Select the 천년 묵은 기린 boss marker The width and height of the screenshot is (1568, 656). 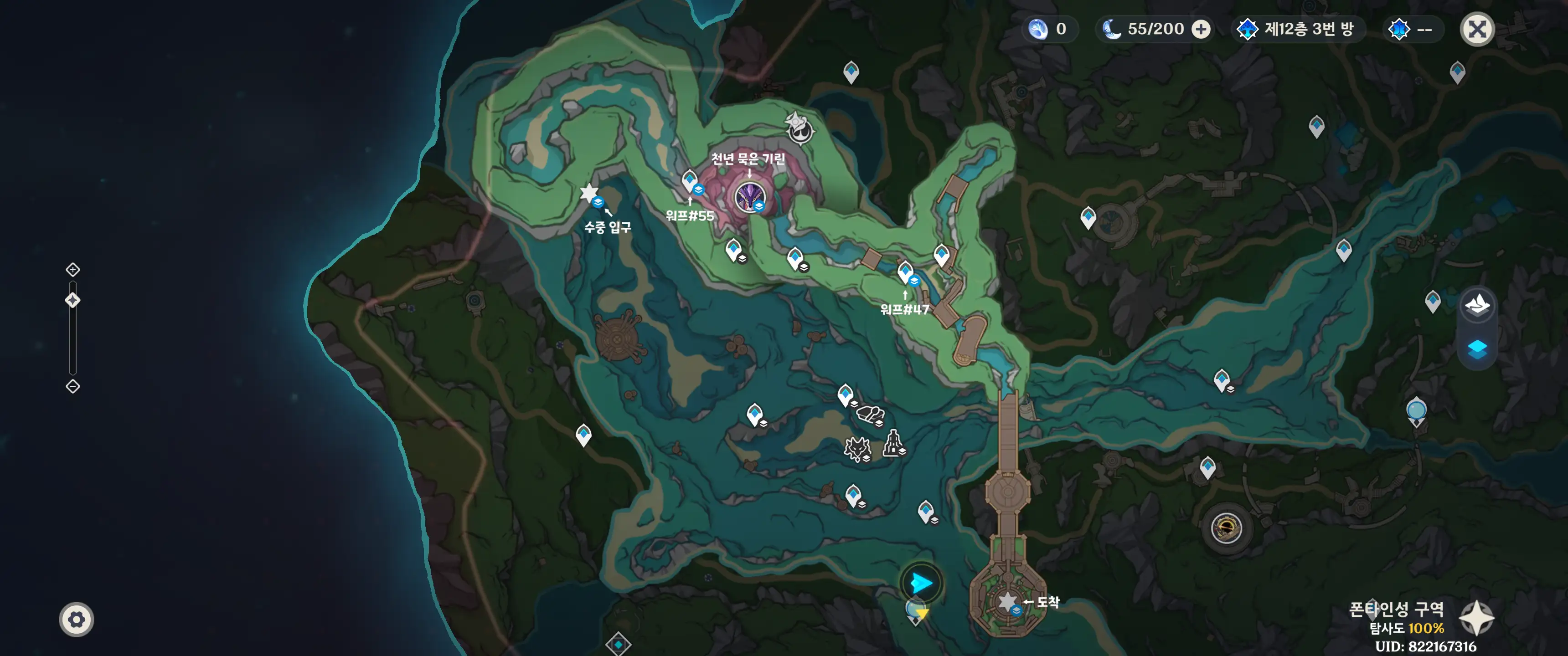pos(749,196)
